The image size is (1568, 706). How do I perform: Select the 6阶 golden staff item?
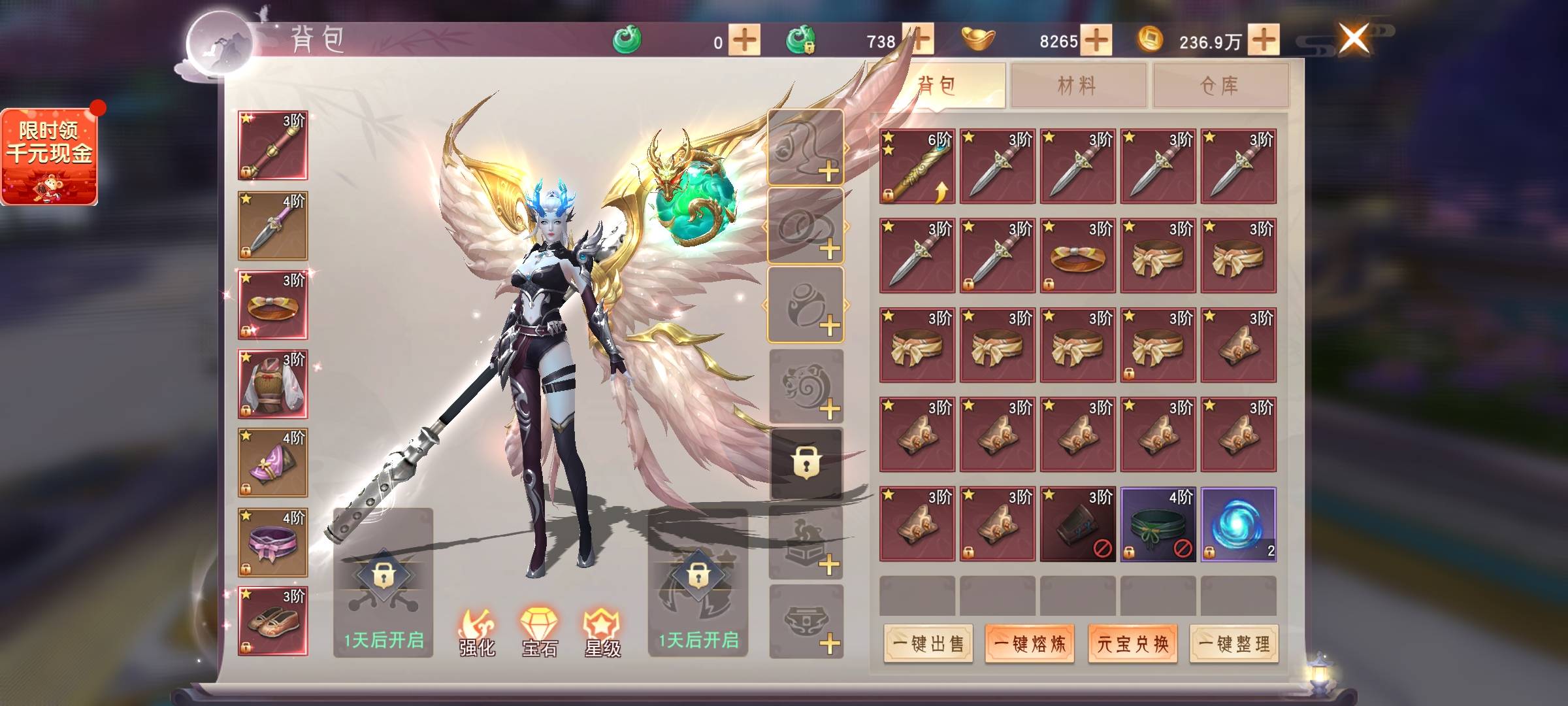(x=917, y=167)
